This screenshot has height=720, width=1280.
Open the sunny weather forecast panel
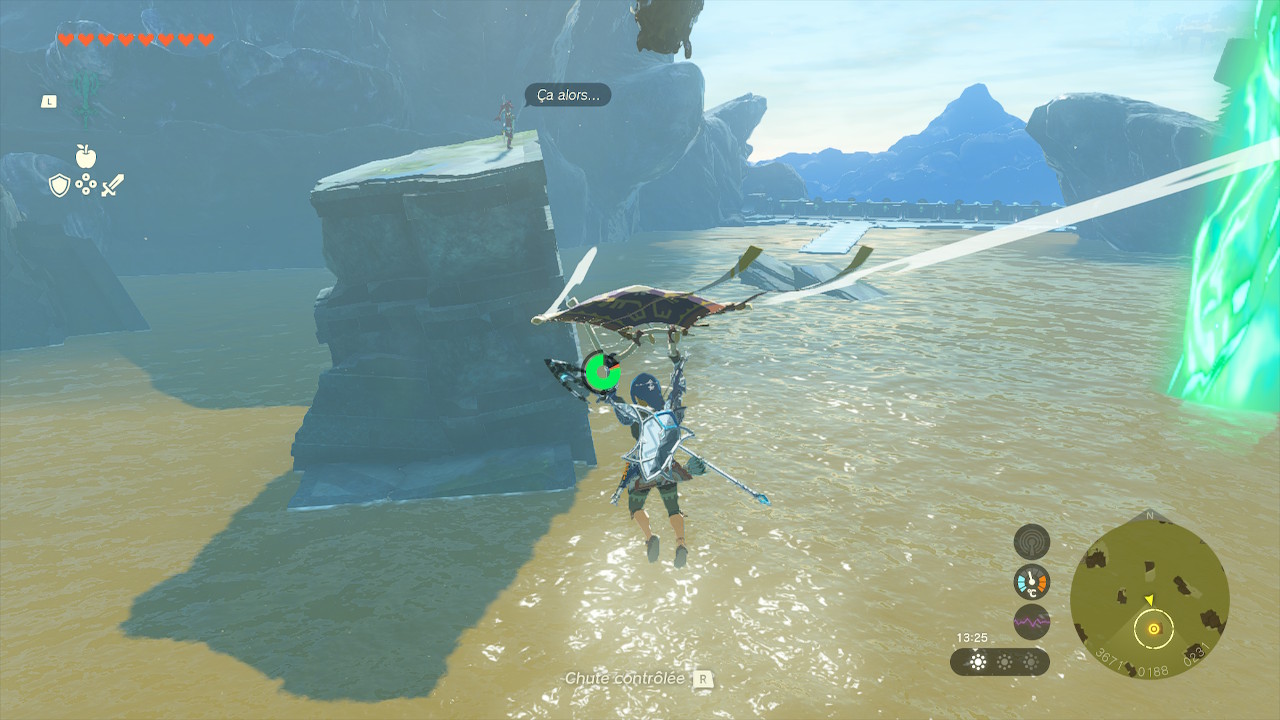tap(1000, 662)
